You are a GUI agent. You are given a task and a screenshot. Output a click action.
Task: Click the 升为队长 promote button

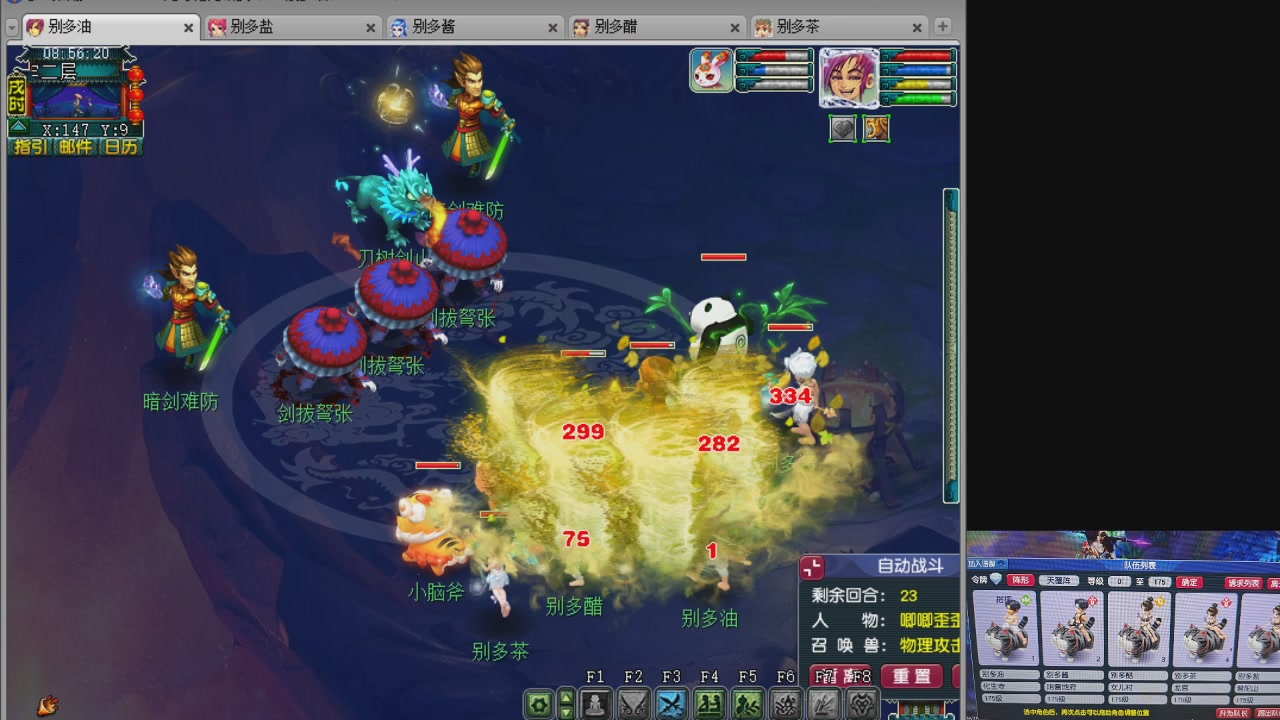tap(1232, 711)
